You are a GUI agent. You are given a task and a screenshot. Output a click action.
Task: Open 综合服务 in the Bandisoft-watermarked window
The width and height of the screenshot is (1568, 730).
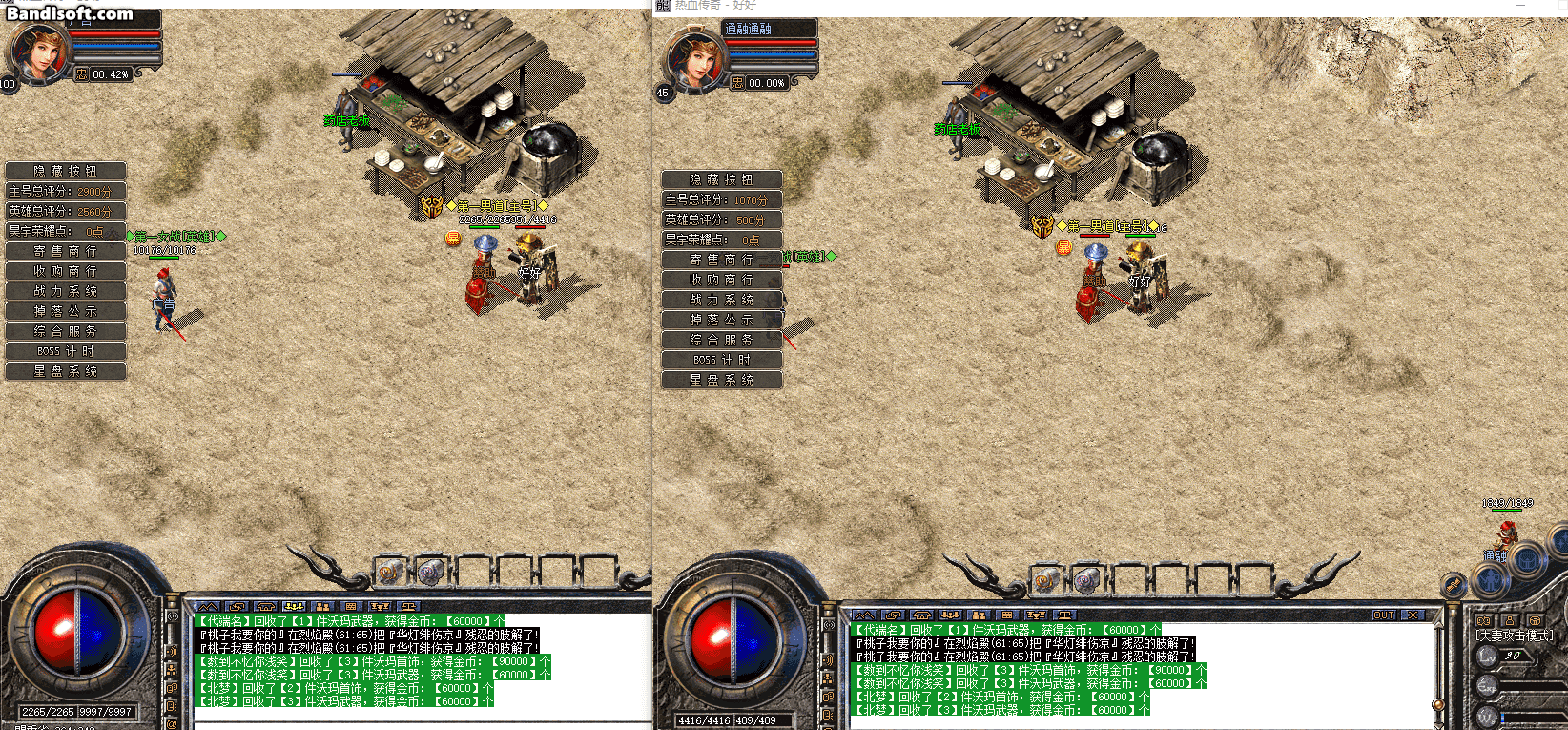click(x=65, y=331)
